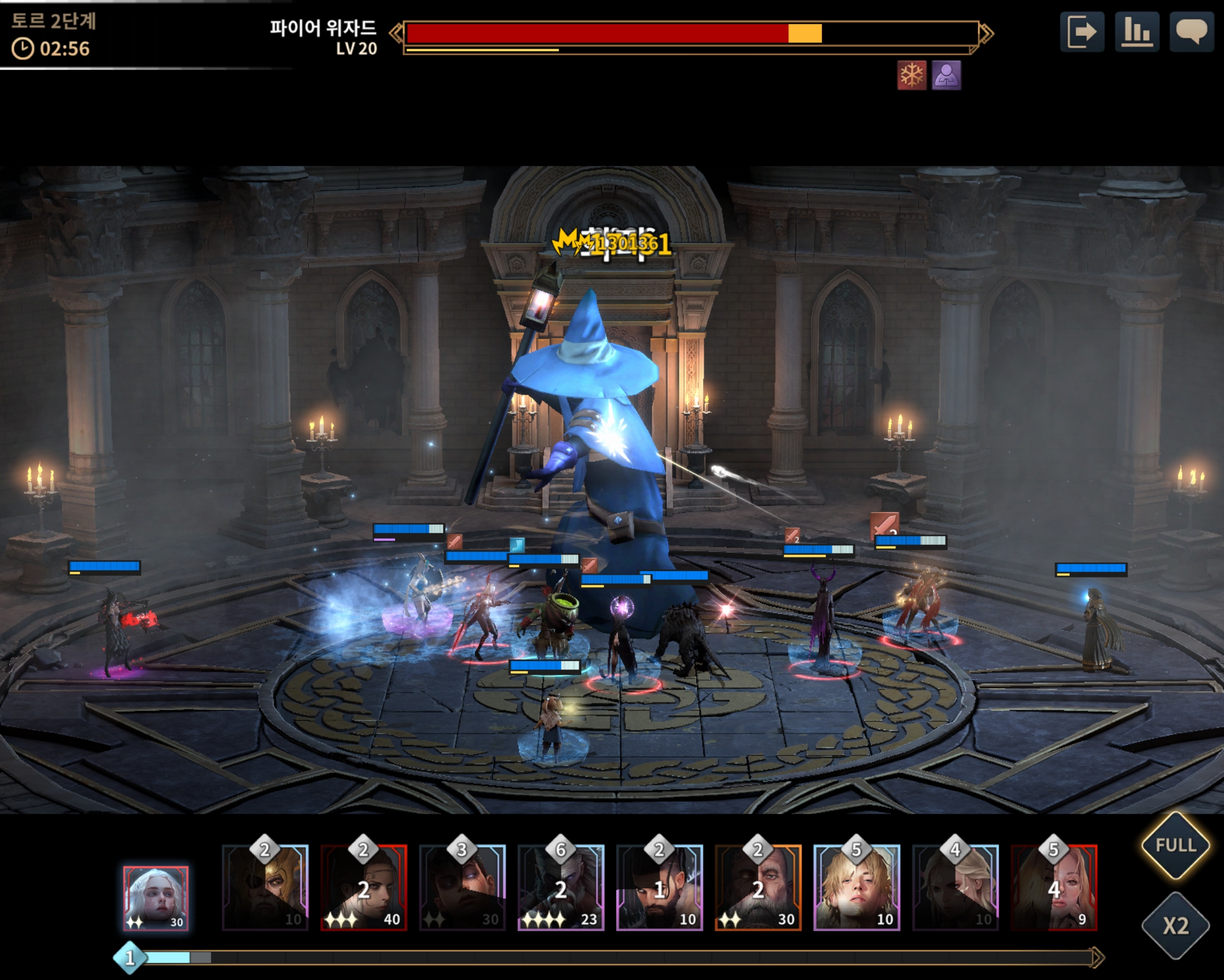The height and width of the screenshot is (980, 1224).
Task: Select the braided bearded man hero card
Action: 659,887
